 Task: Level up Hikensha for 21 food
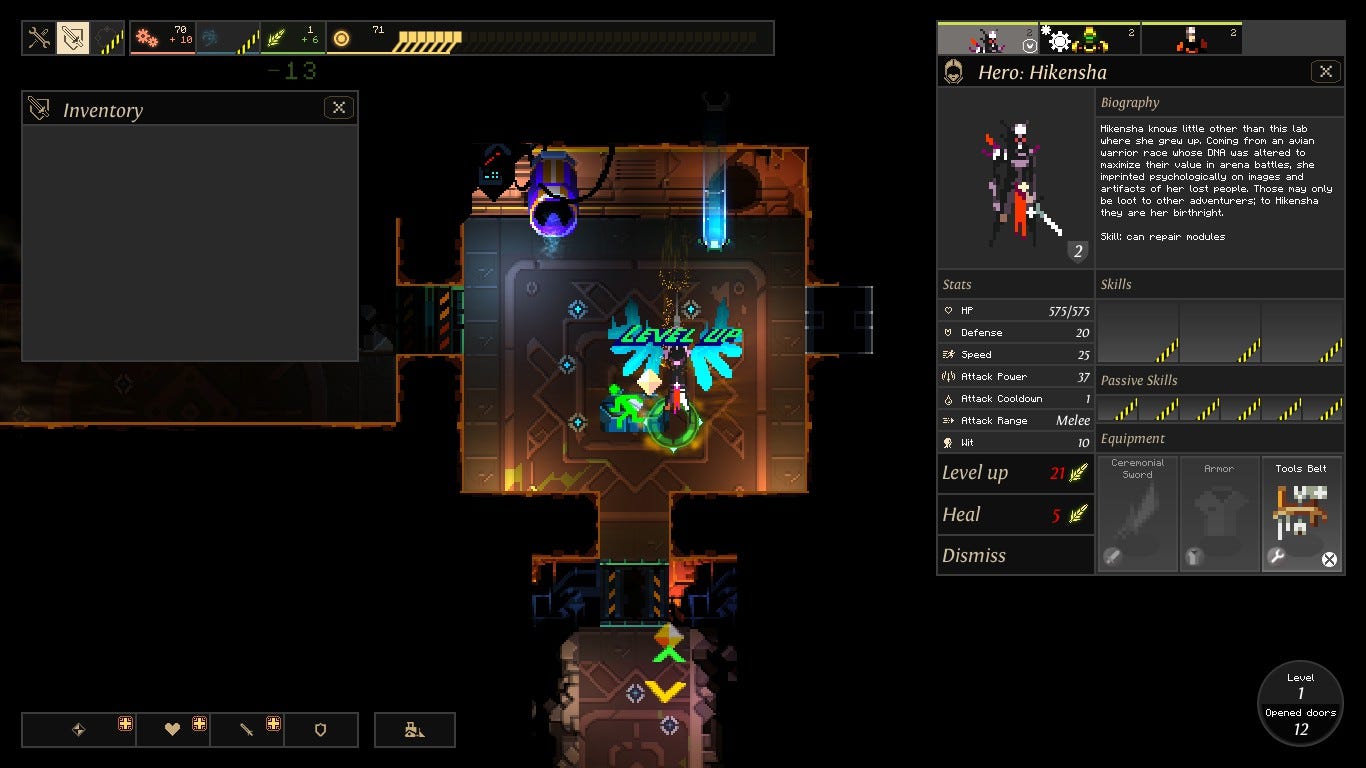tap(1015, 473)
